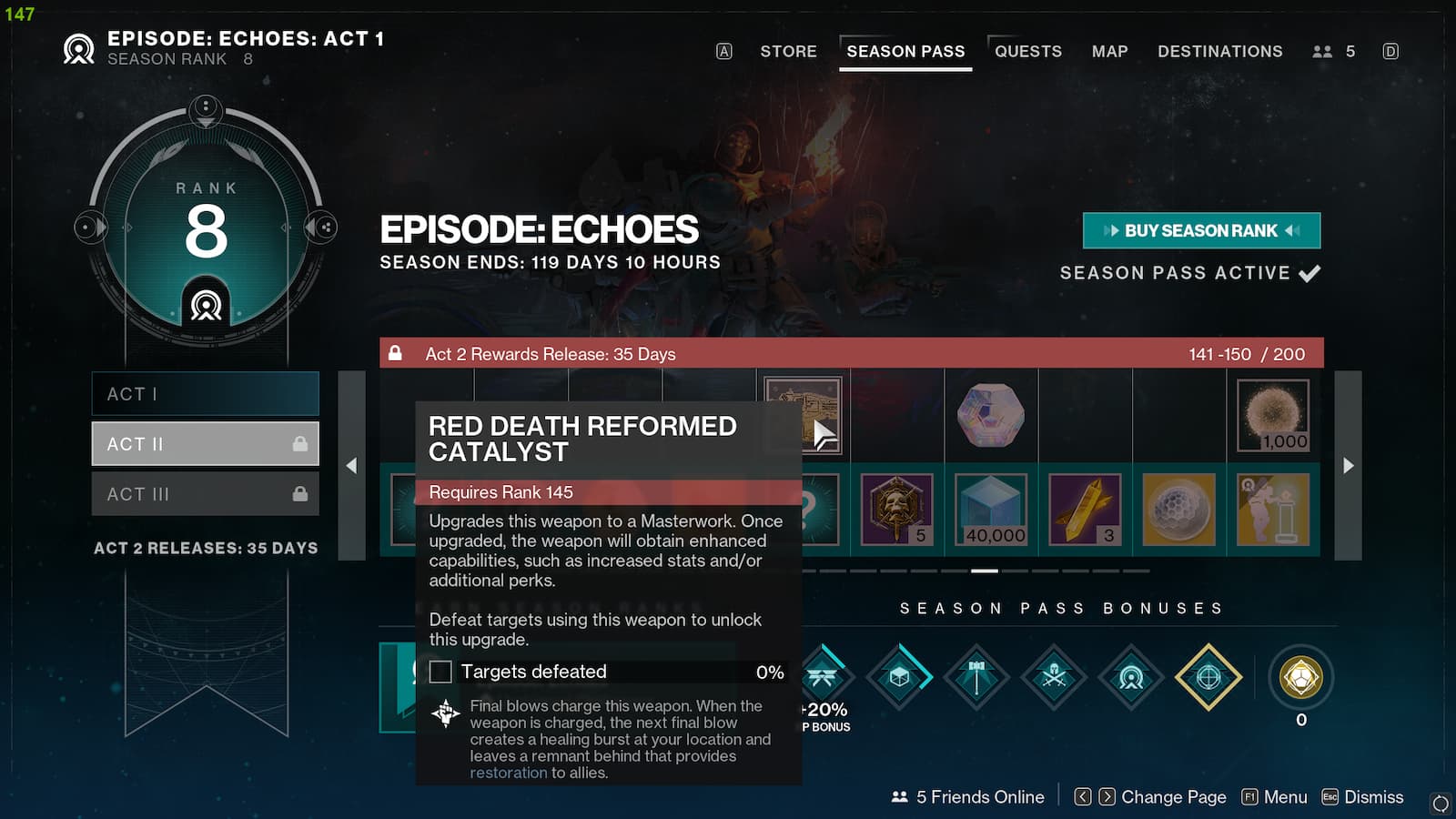Screen dimensions: 1456x819
Task: Click the gold crosshair Season Pass bonus icon
Action: coord(1208,677)
